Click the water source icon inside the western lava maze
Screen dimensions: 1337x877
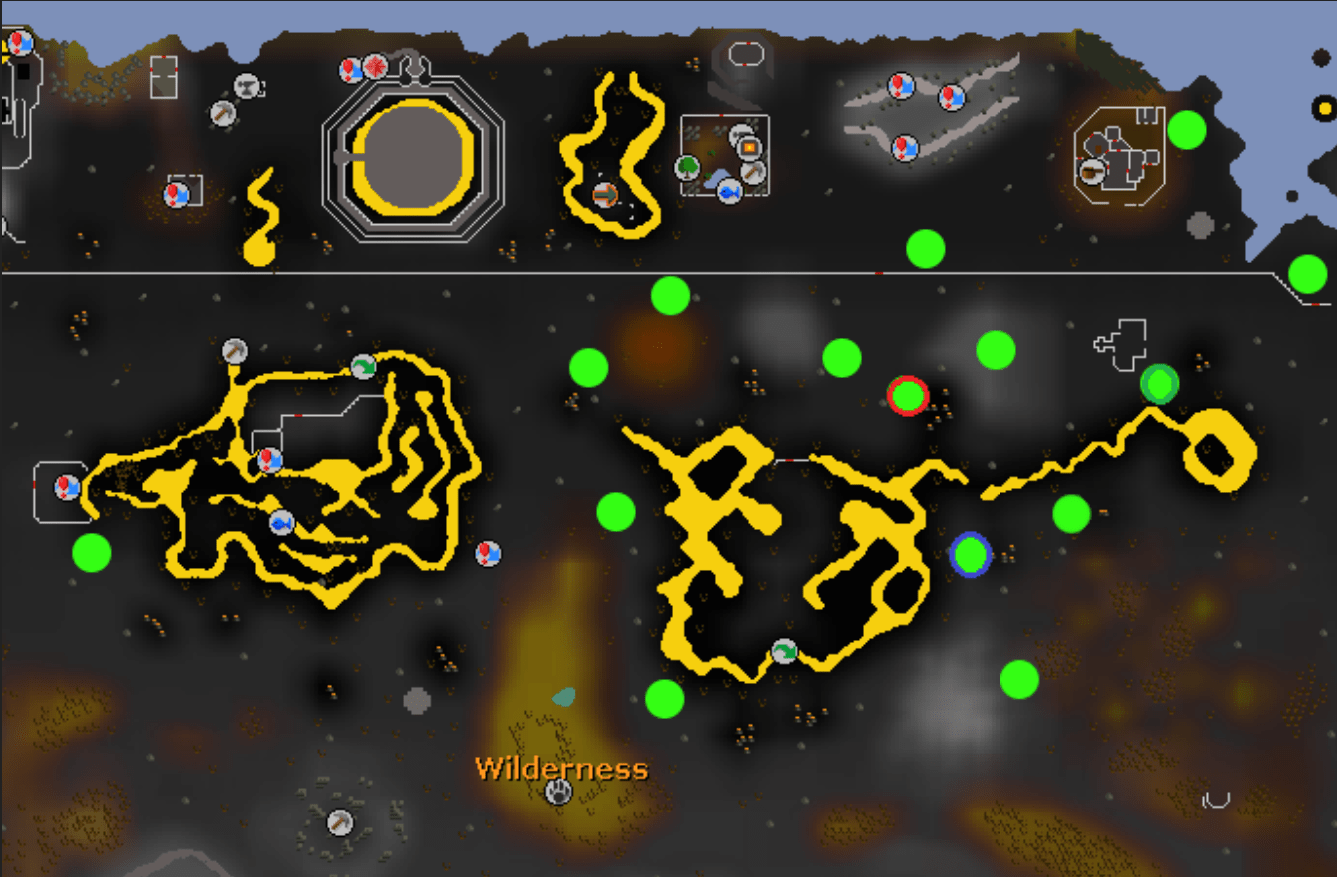[x=268, y=460]
